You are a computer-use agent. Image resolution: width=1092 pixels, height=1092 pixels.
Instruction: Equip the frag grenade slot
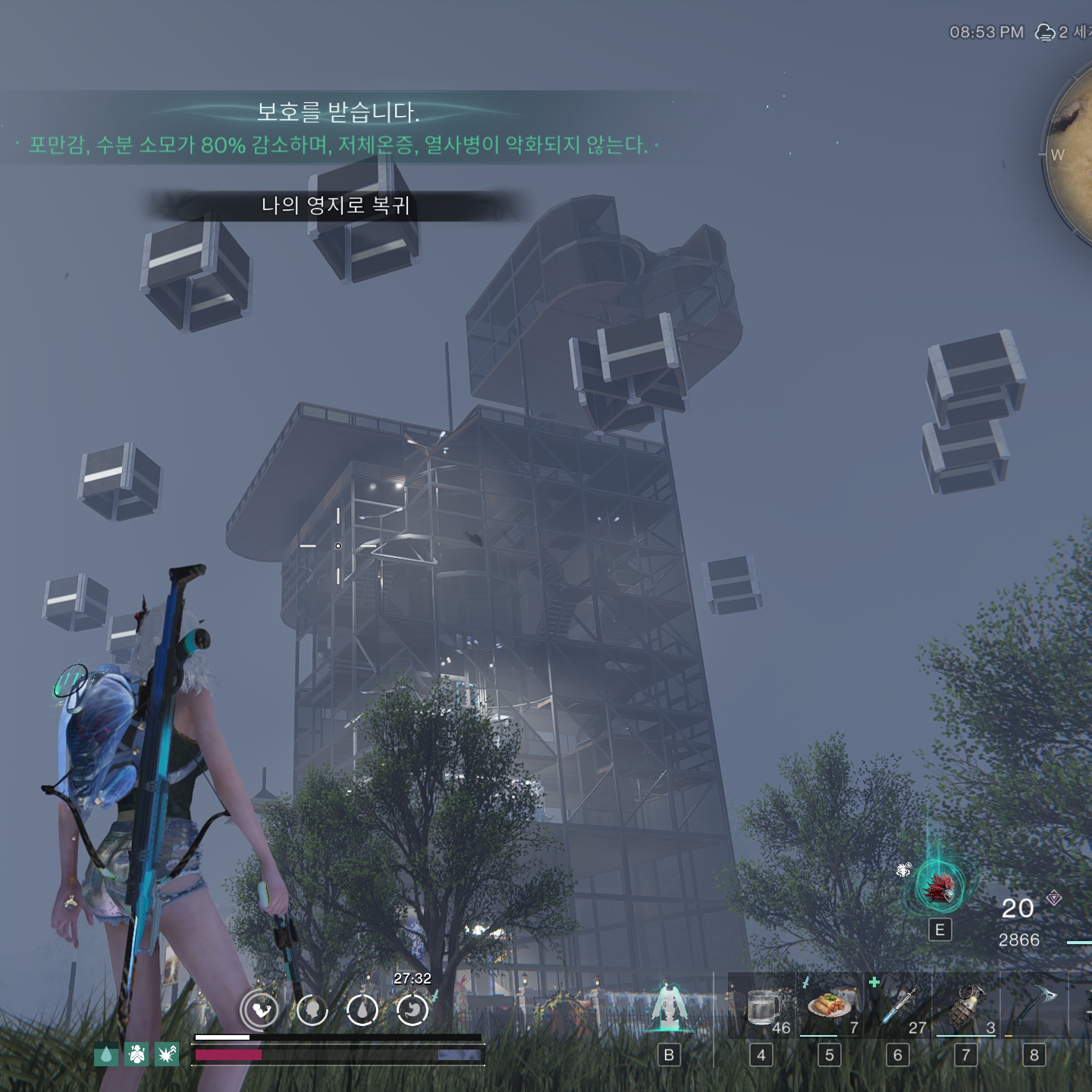(965, 1006)
